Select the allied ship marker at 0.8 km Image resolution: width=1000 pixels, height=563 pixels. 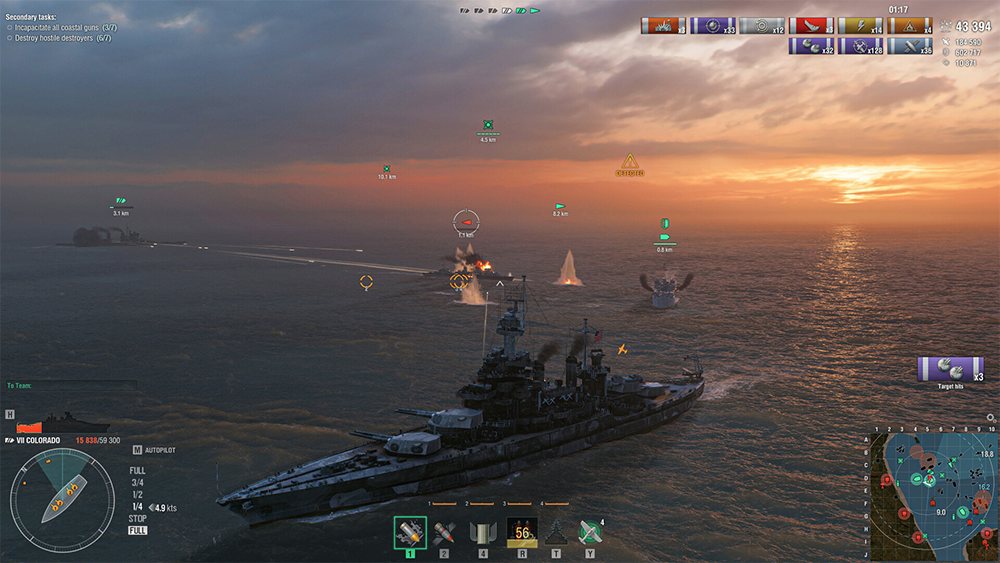click(664, 238)
